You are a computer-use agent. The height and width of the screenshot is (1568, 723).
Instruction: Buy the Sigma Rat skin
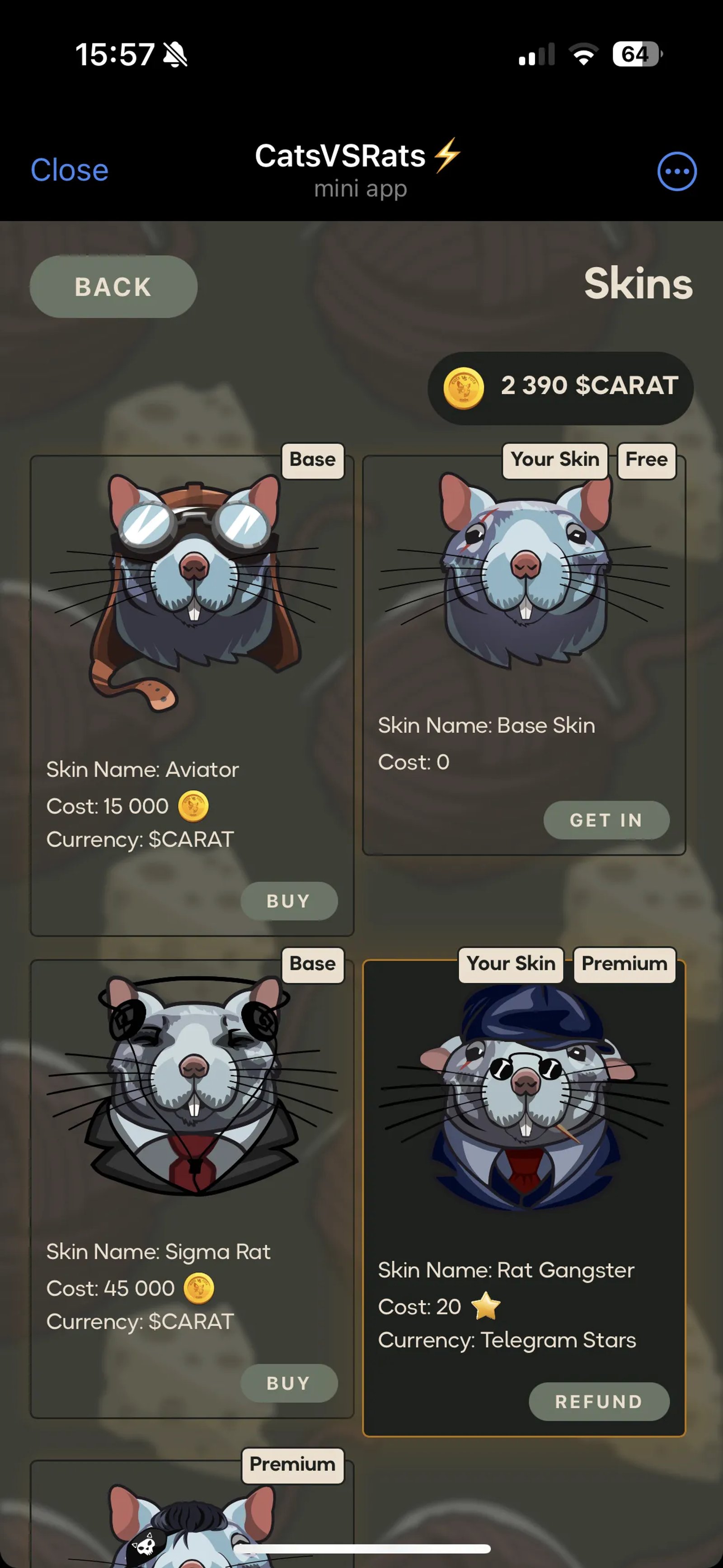coord(289,1383)
